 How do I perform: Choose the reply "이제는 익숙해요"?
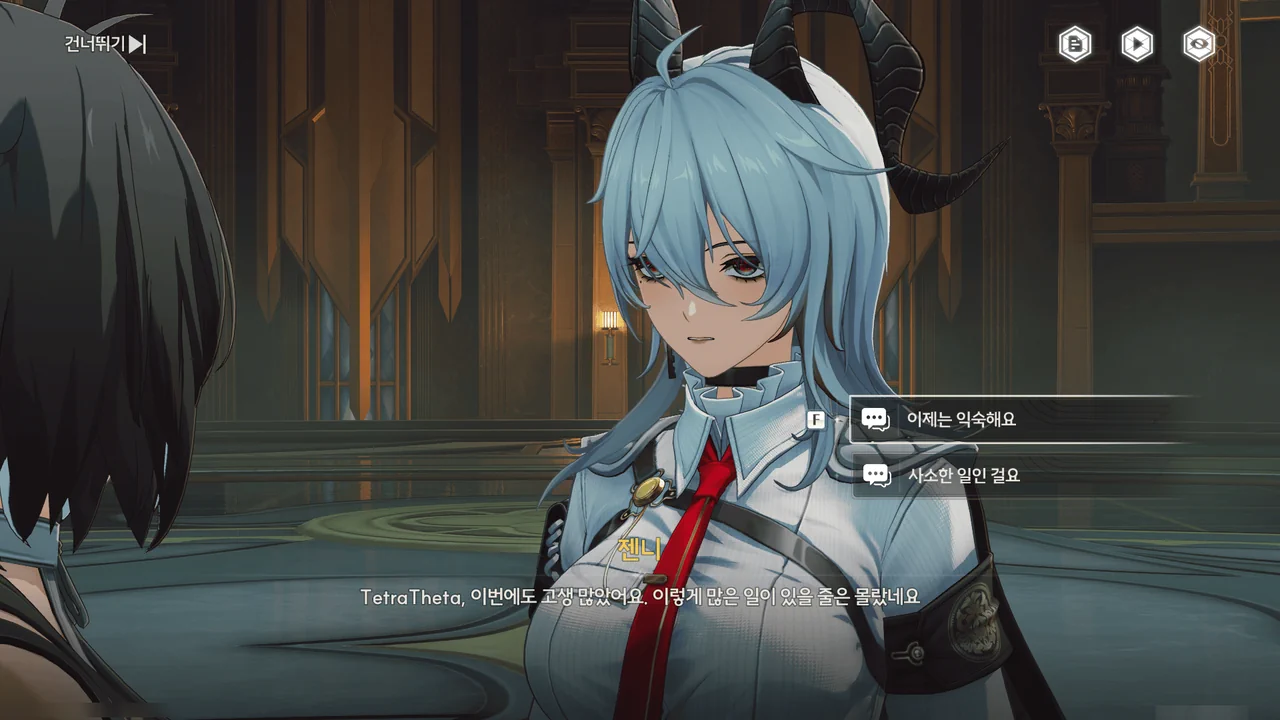point(1010,420)
